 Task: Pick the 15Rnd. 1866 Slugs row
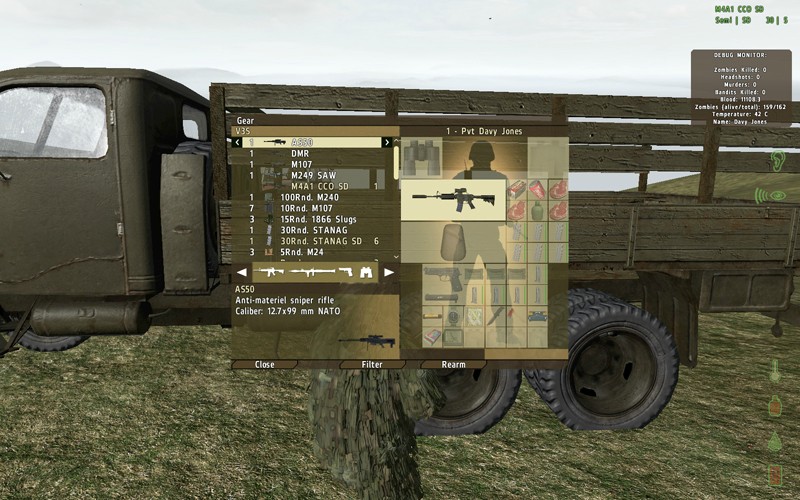click(x=318, y=219)
